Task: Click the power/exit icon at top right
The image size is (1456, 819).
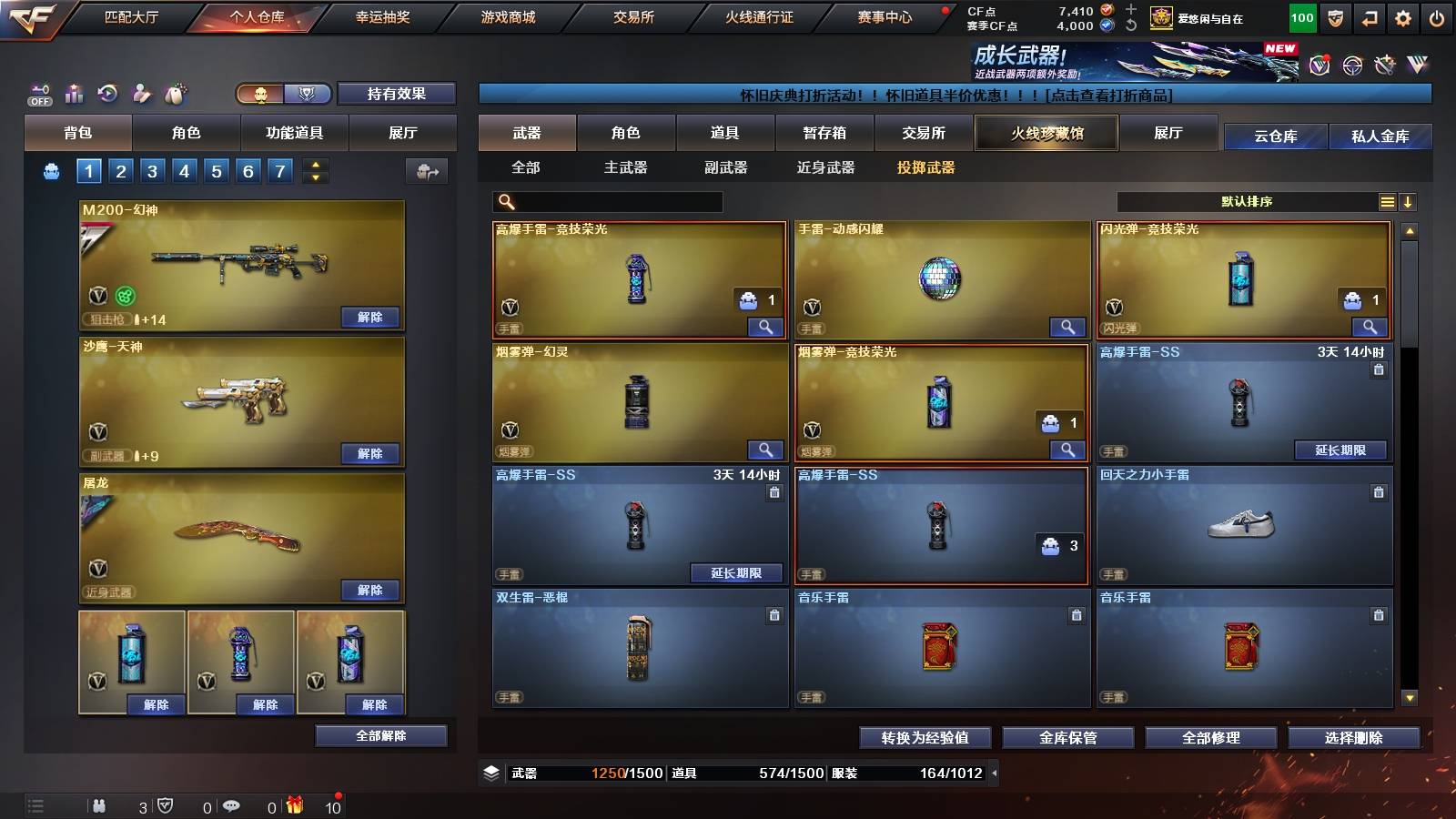Action: 1437,17
